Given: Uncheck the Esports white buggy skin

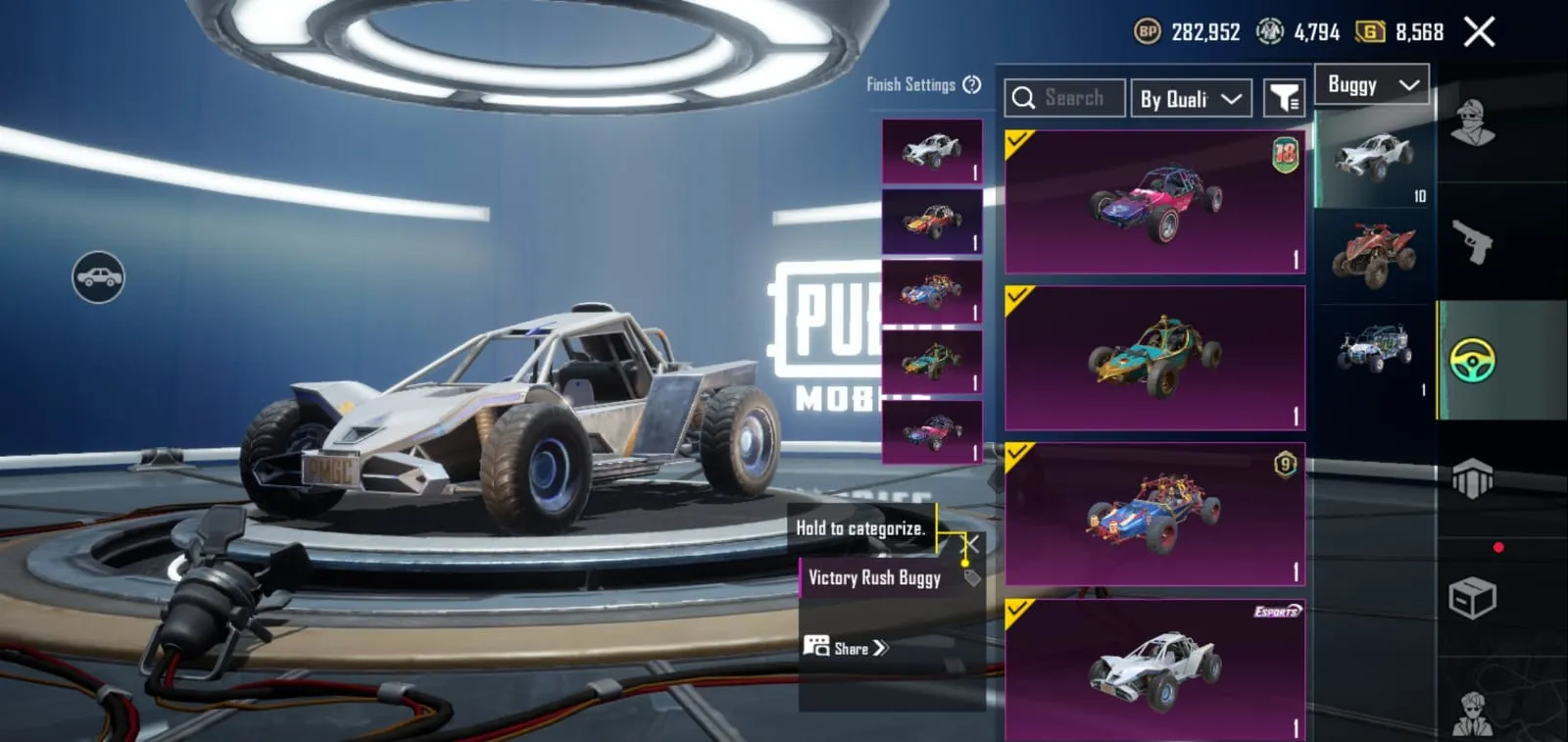Looking at the screenshot, I should point(1017,610).
